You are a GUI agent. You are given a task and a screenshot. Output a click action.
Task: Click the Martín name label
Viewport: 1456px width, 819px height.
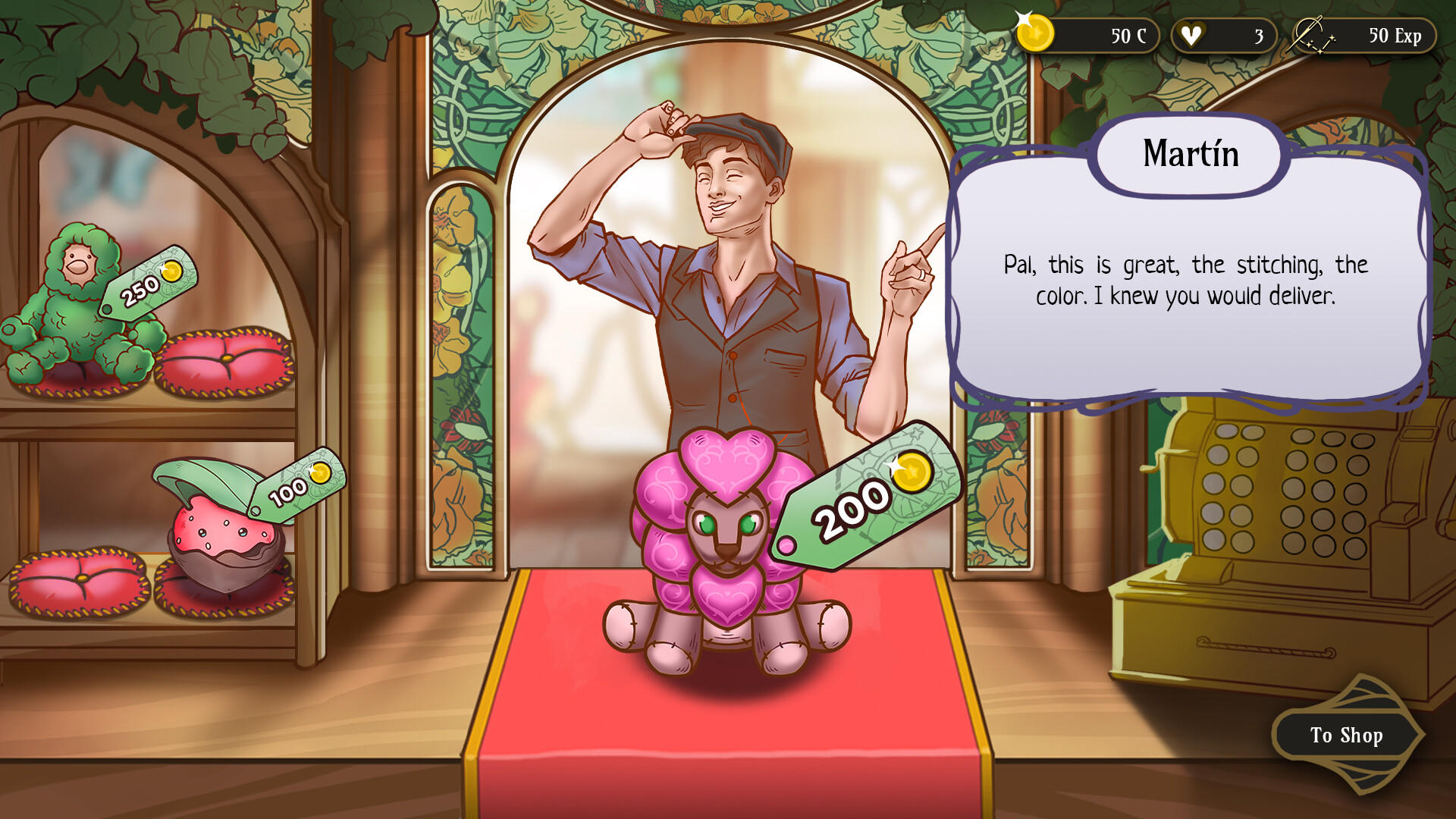(x=1189, y=154)
